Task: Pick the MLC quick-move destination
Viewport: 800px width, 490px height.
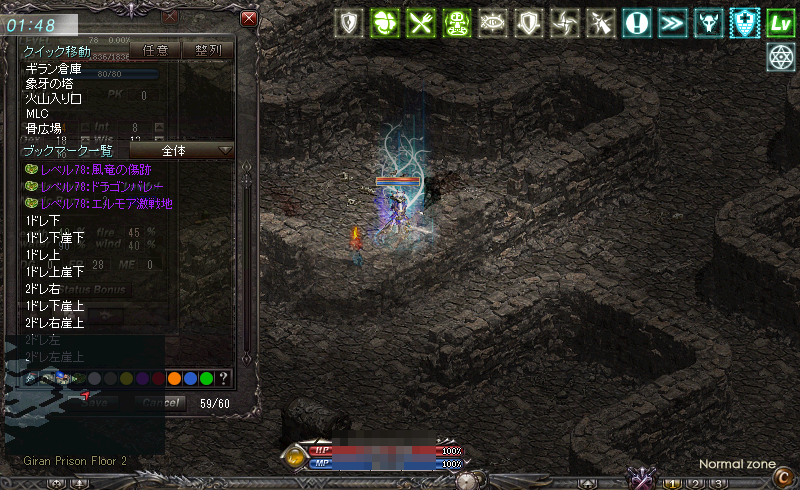Action: point(37,113)
